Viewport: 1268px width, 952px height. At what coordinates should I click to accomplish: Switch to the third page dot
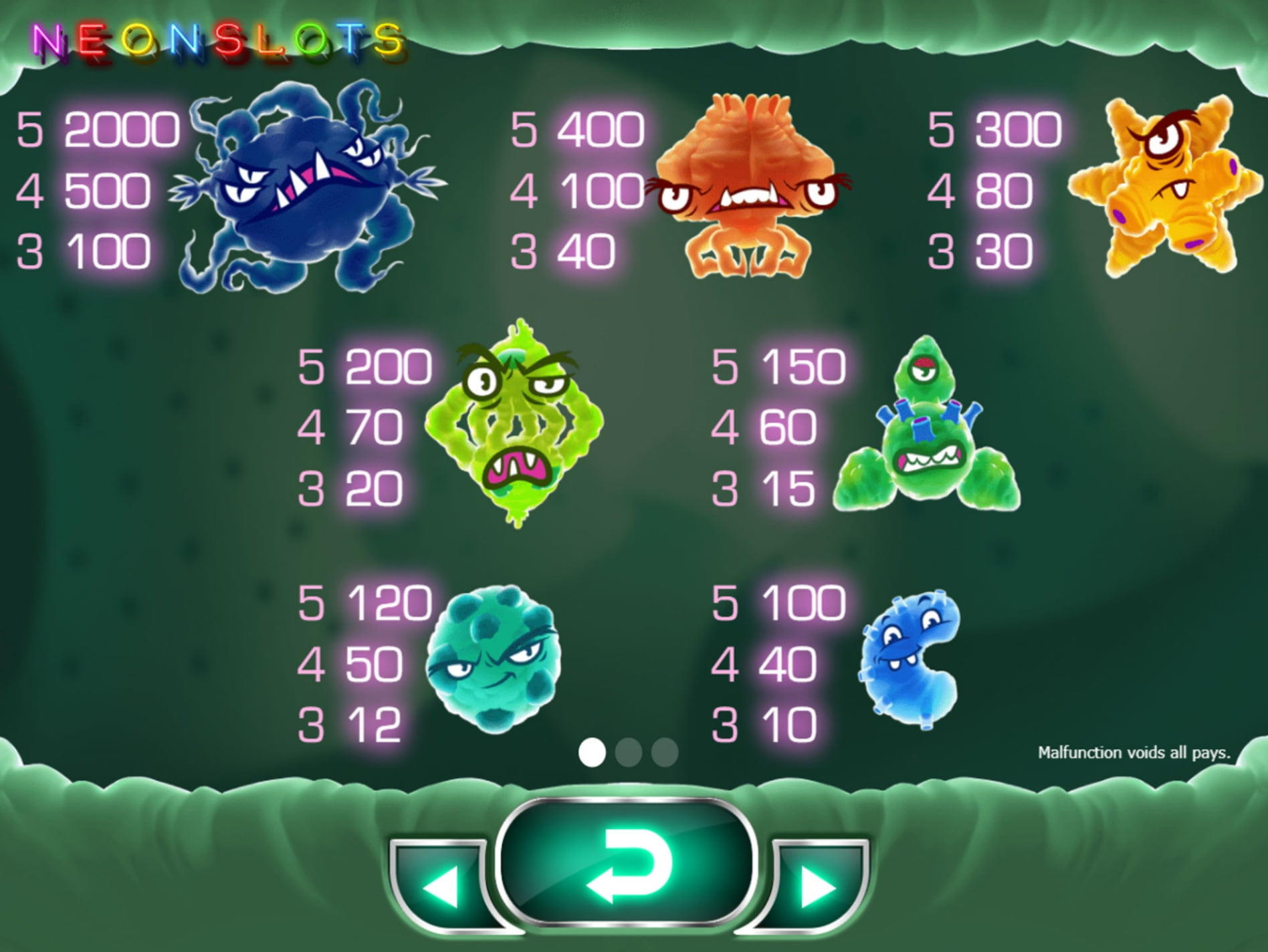(665, 752)
